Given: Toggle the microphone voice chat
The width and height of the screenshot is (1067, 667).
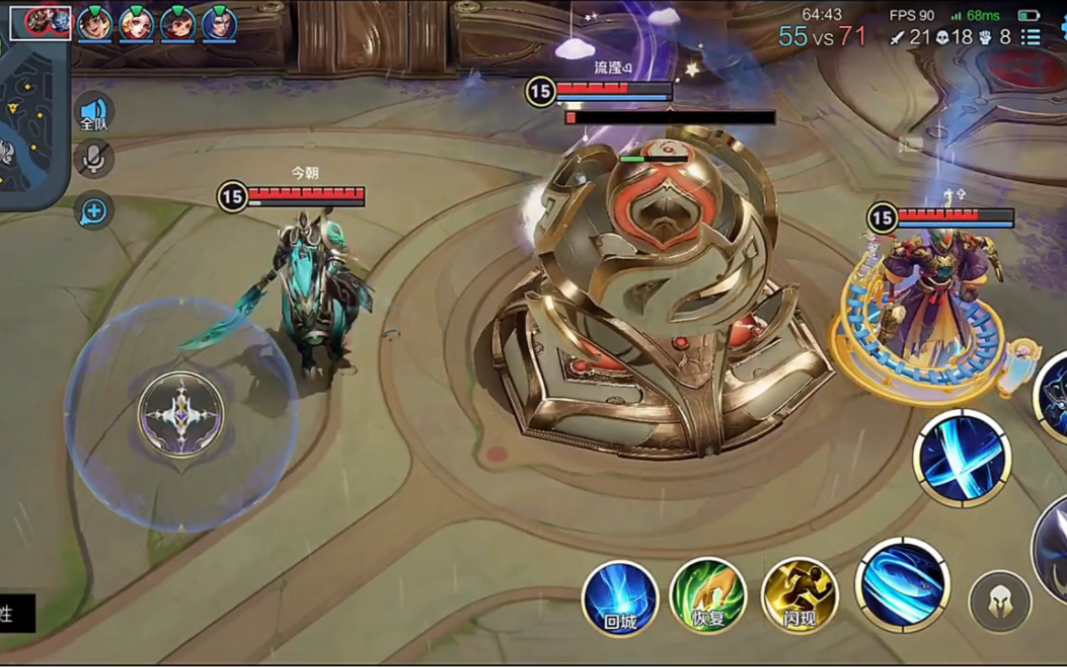Looking at the screenshot, I should (x=94, y=159).
